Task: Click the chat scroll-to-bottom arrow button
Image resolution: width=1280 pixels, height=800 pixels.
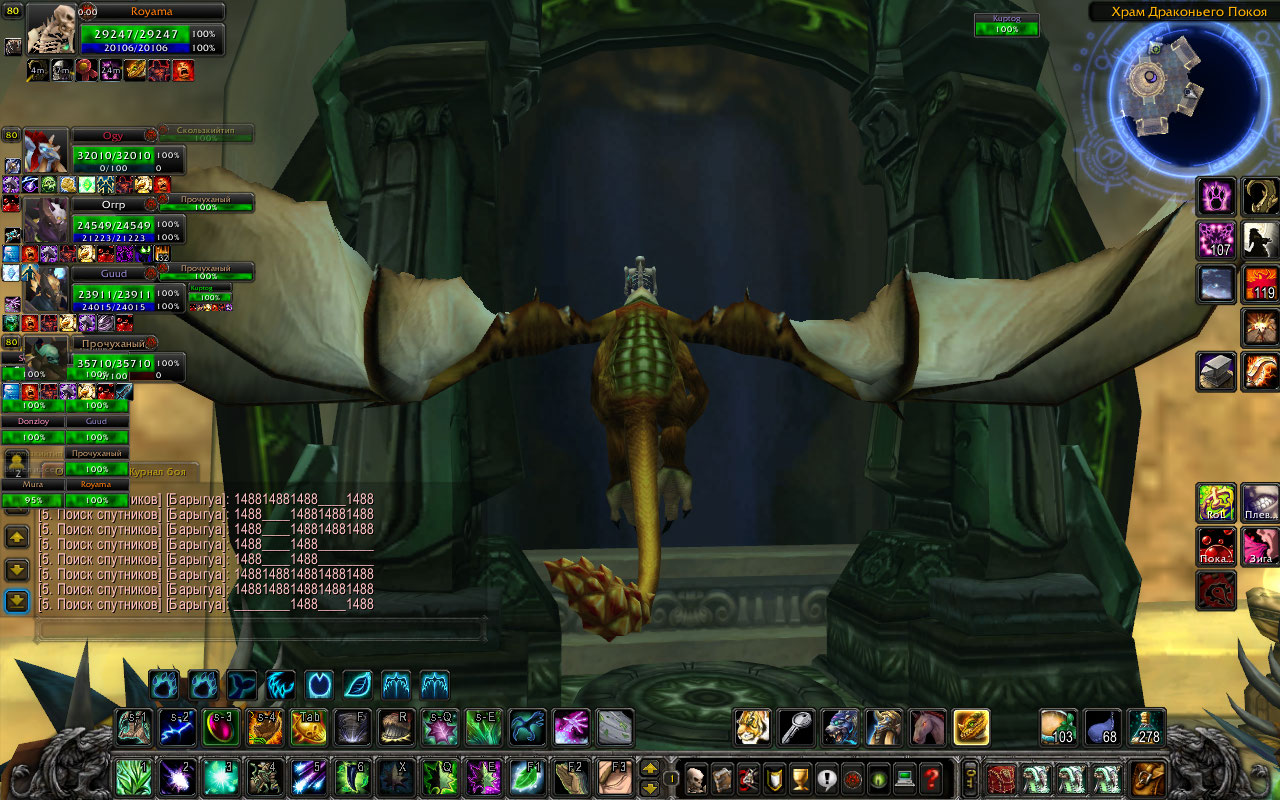Action: tap(17, 600)
